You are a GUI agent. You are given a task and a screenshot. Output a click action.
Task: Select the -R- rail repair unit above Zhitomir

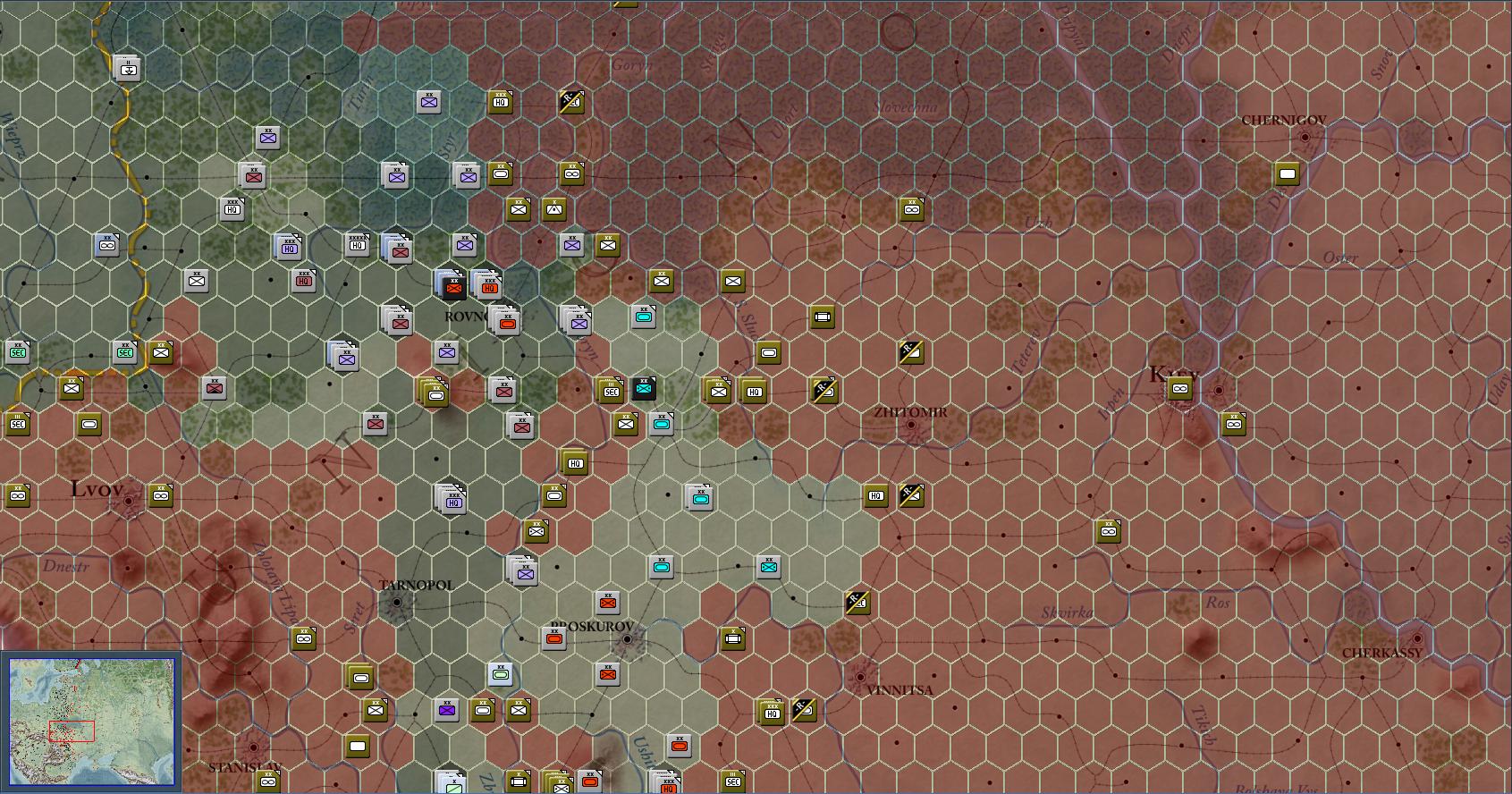(909, 351)
